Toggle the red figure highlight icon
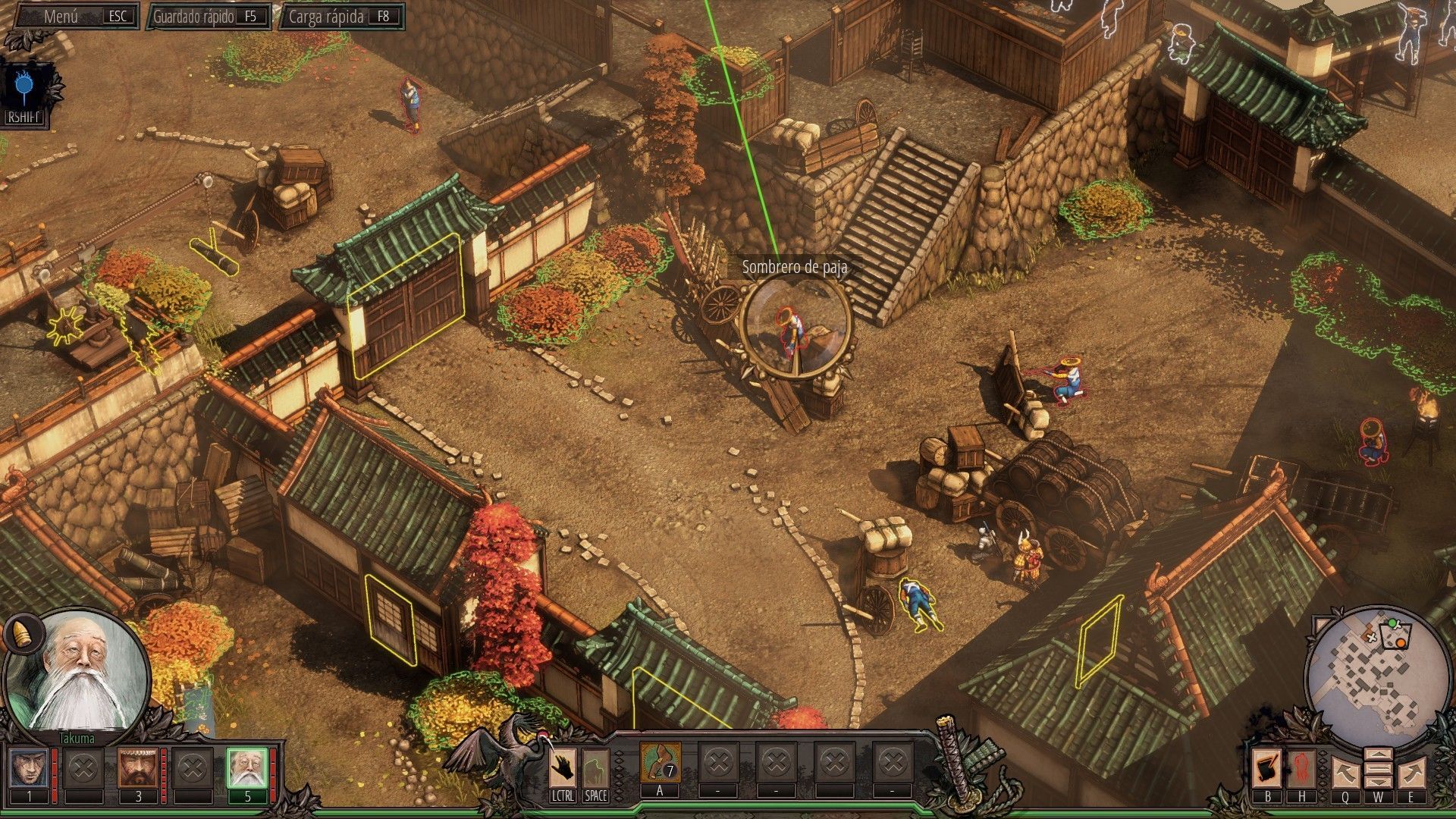Viewport: 1456px width, 819px height. [x=1301, y=769]
